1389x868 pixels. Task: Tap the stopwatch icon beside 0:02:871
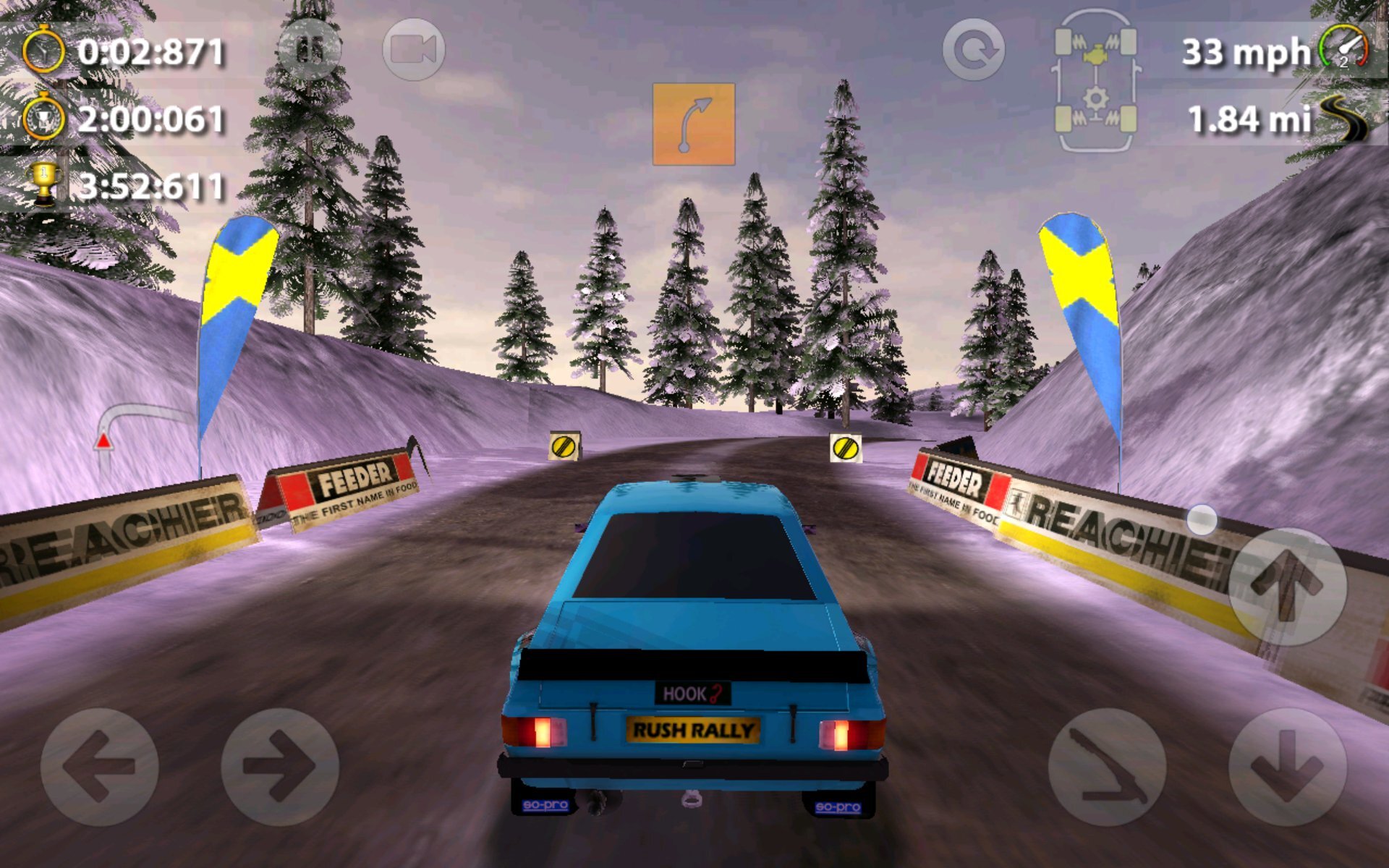[x=43, y=51]
